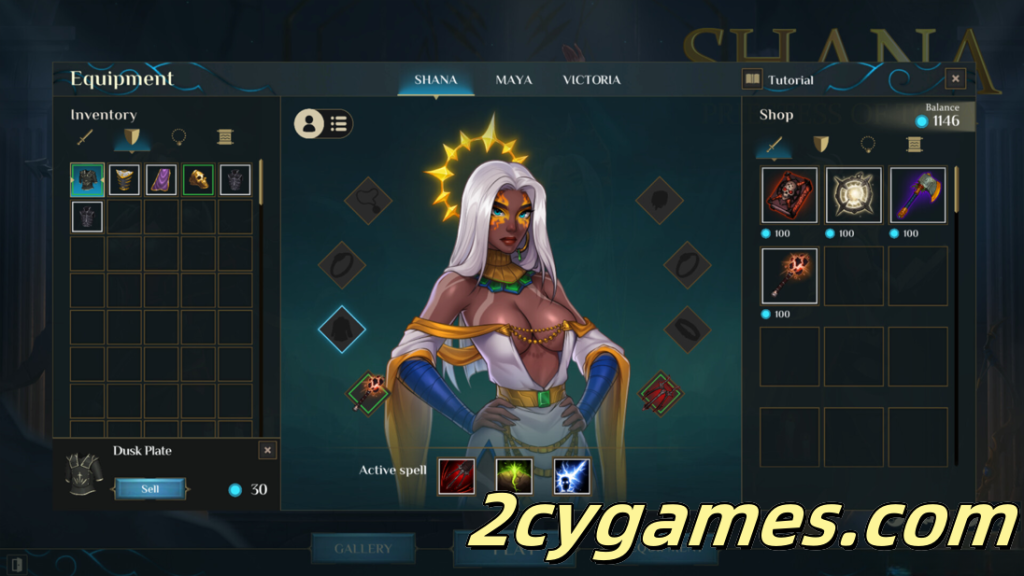Switch to Maya's equipment tab
Image resolution: width=1024 pixels, height=576 pixels.
pos(514,80)
